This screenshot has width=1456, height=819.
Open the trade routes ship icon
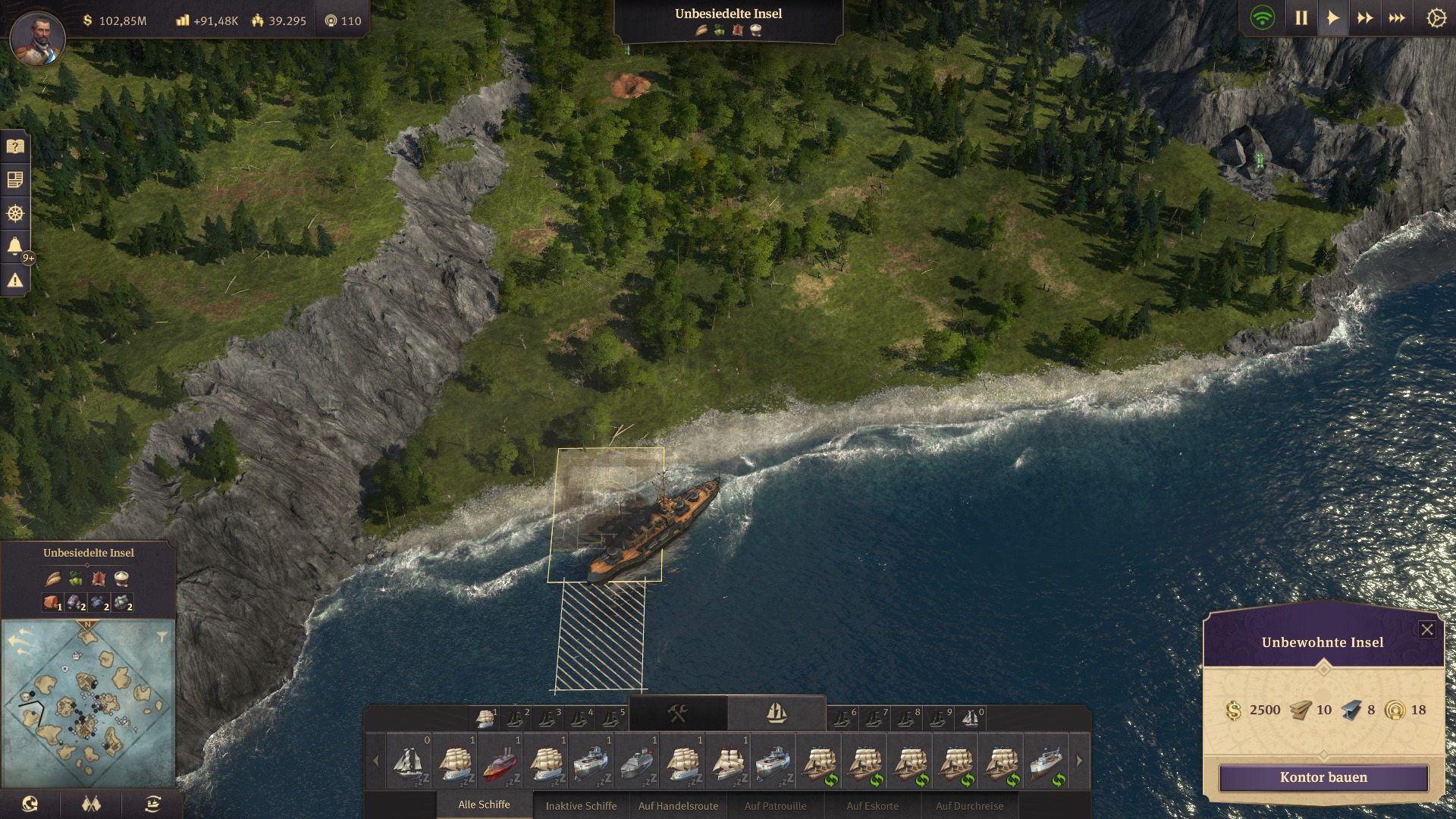tap(152, 805)
